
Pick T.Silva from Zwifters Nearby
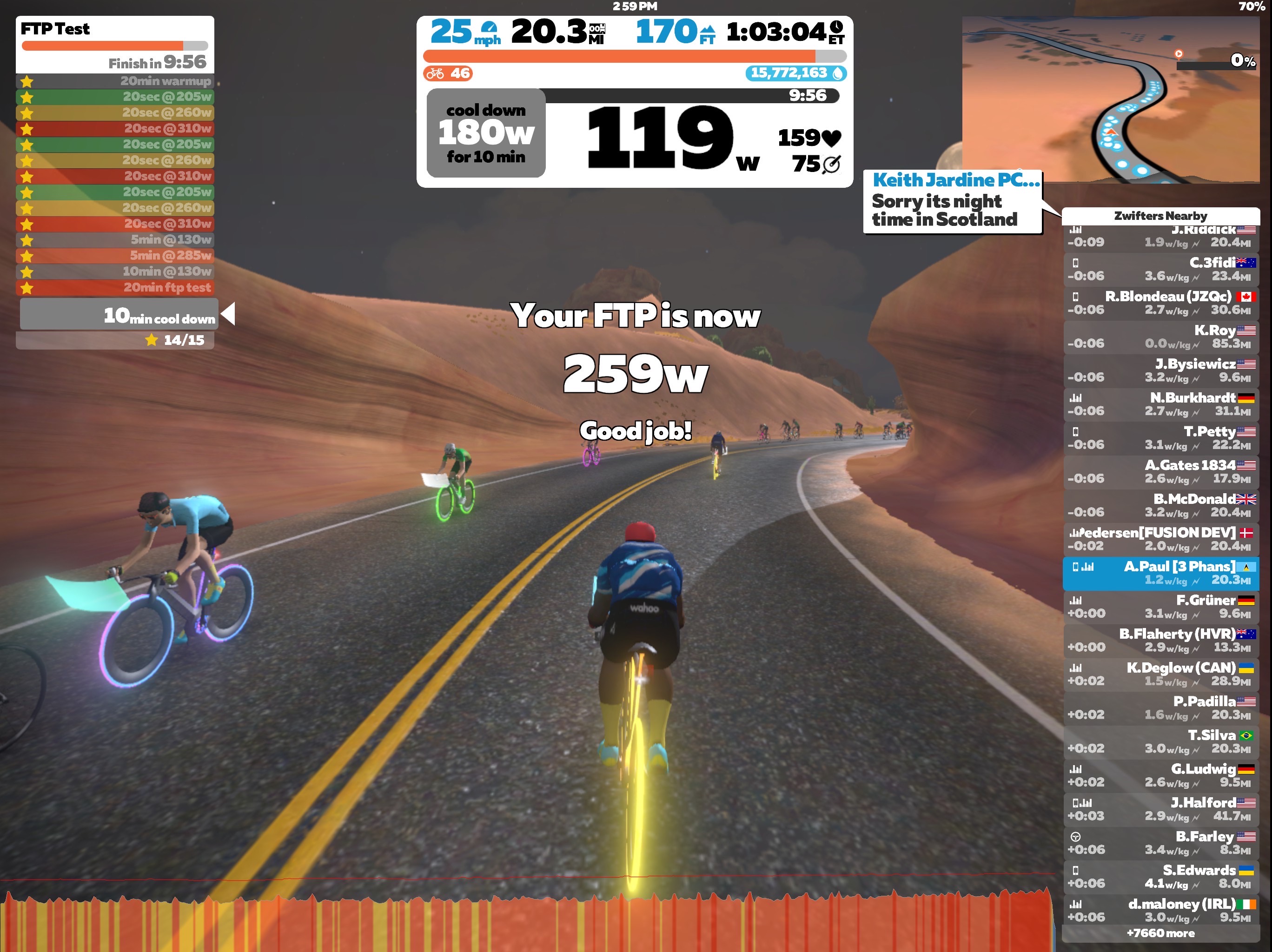pyautogui.click(x=1160, y=741)
